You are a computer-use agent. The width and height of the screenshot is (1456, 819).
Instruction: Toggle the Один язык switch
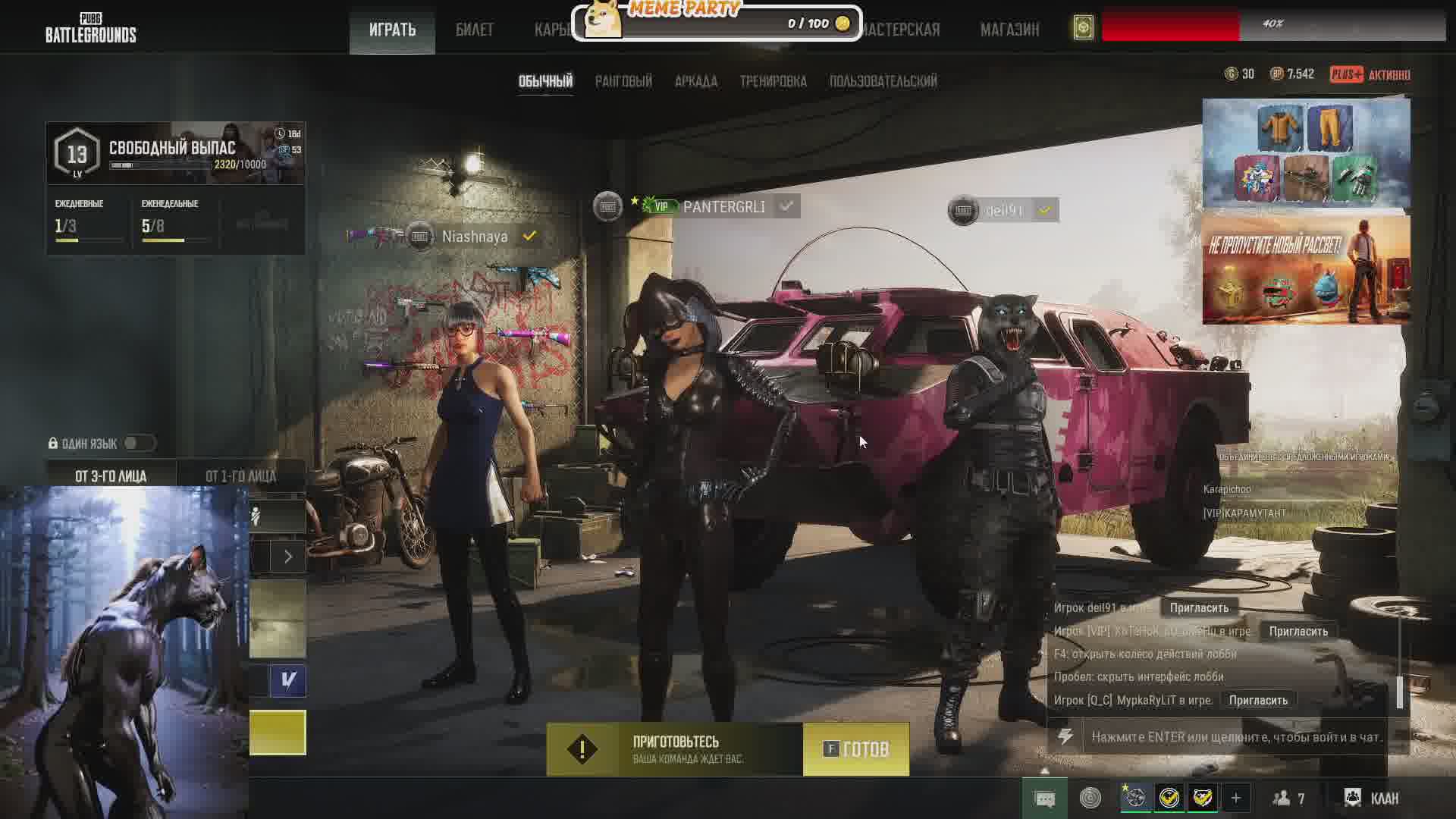point(140,444)
